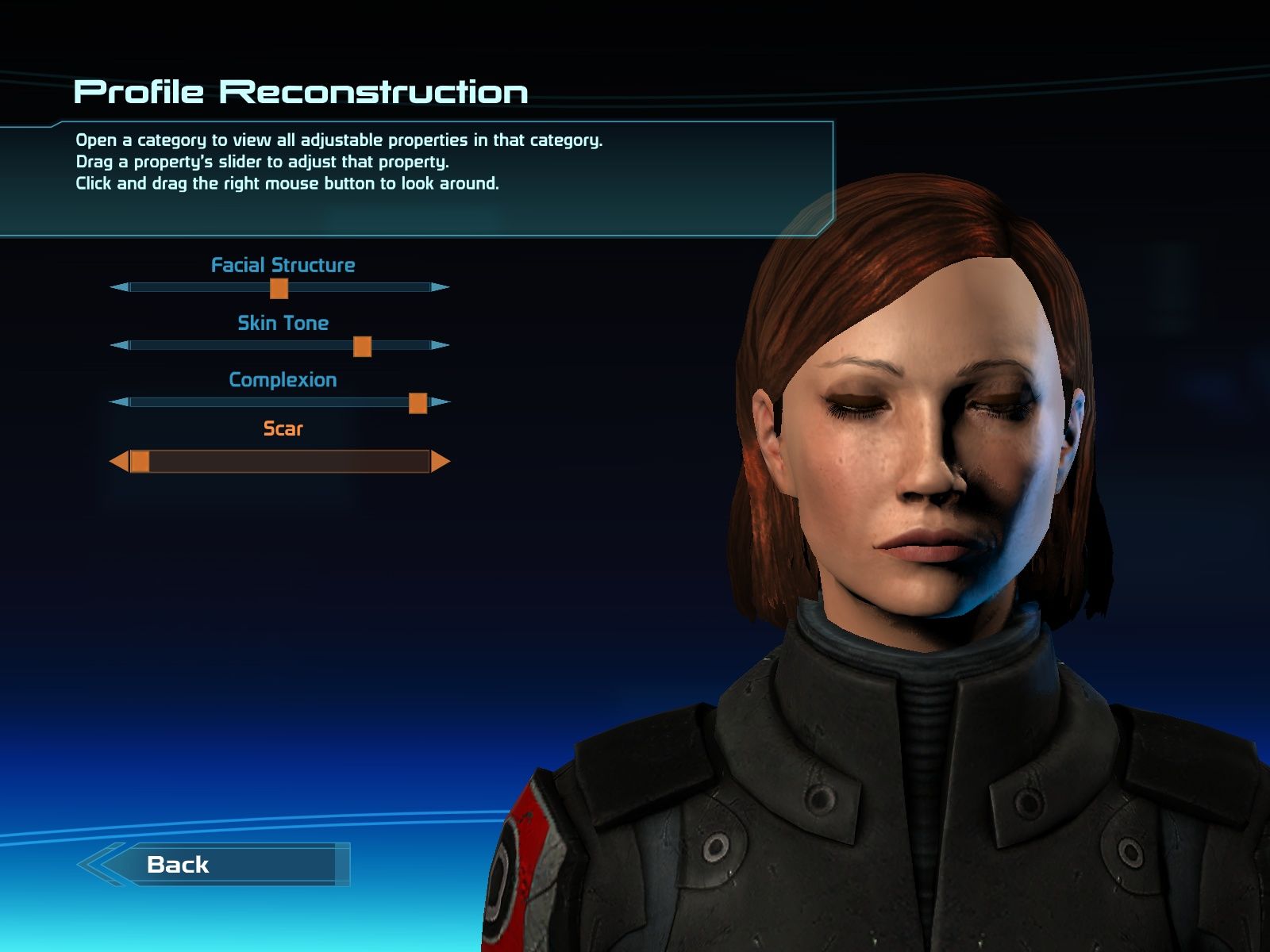Click the Scar slider handle

140,462
